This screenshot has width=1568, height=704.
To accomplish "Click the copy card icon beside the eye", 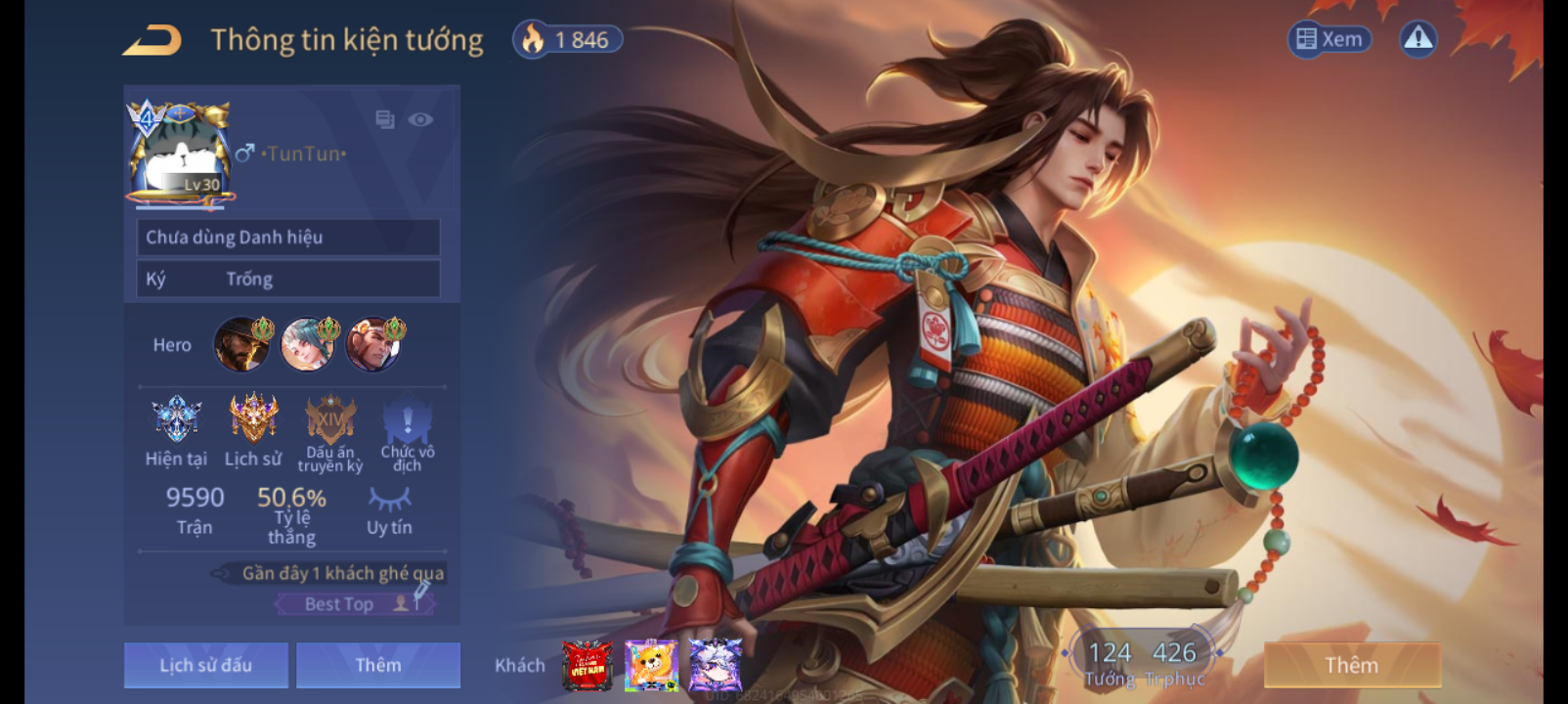I will 385,119.
